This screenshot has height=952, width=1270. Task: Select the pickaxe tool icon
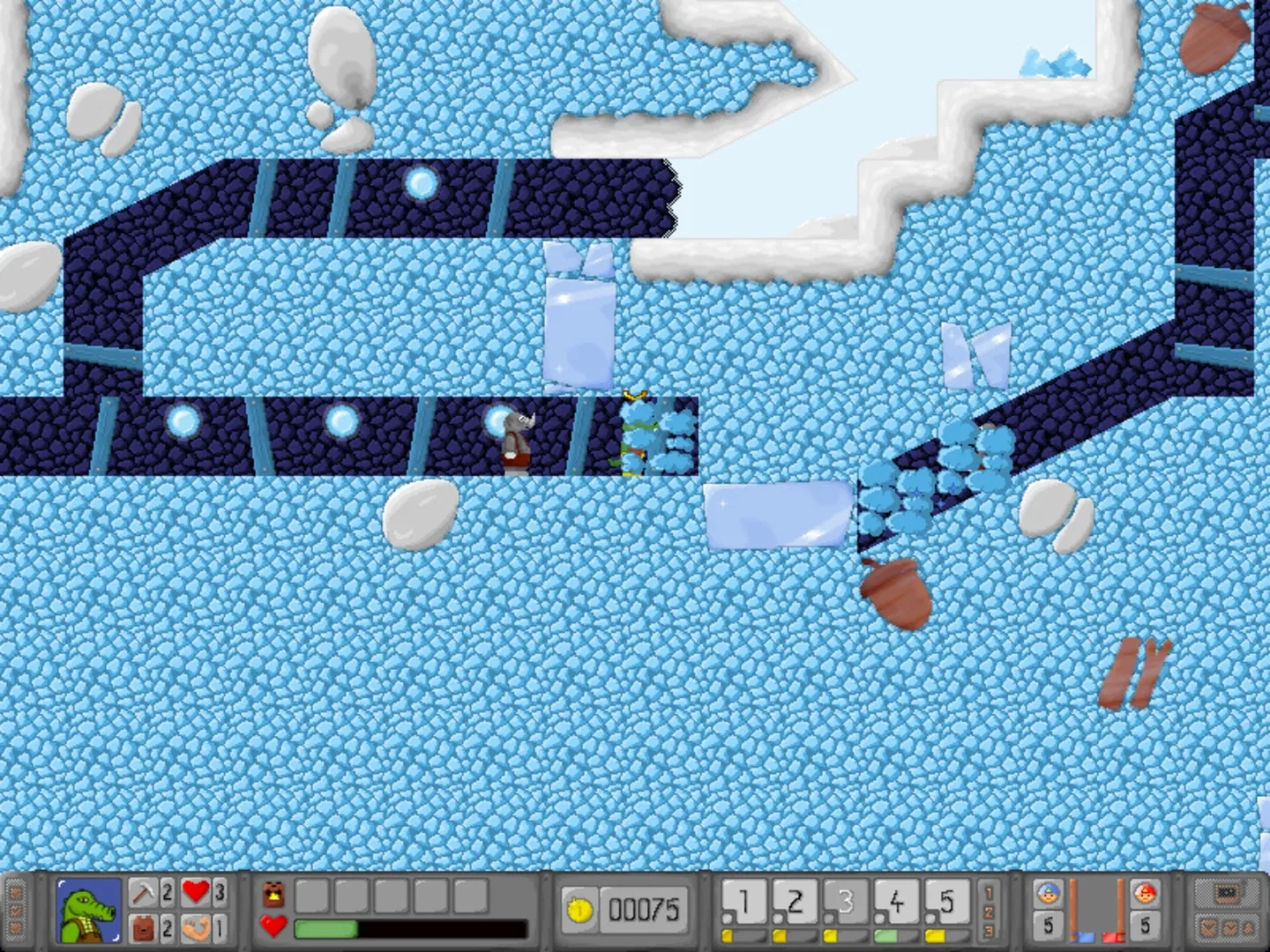point(144,891)
